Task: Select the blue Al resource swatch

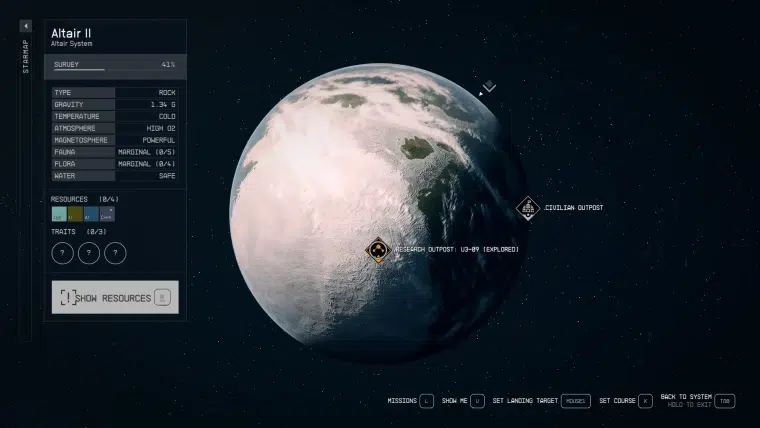Action: (x=91, y=214)
